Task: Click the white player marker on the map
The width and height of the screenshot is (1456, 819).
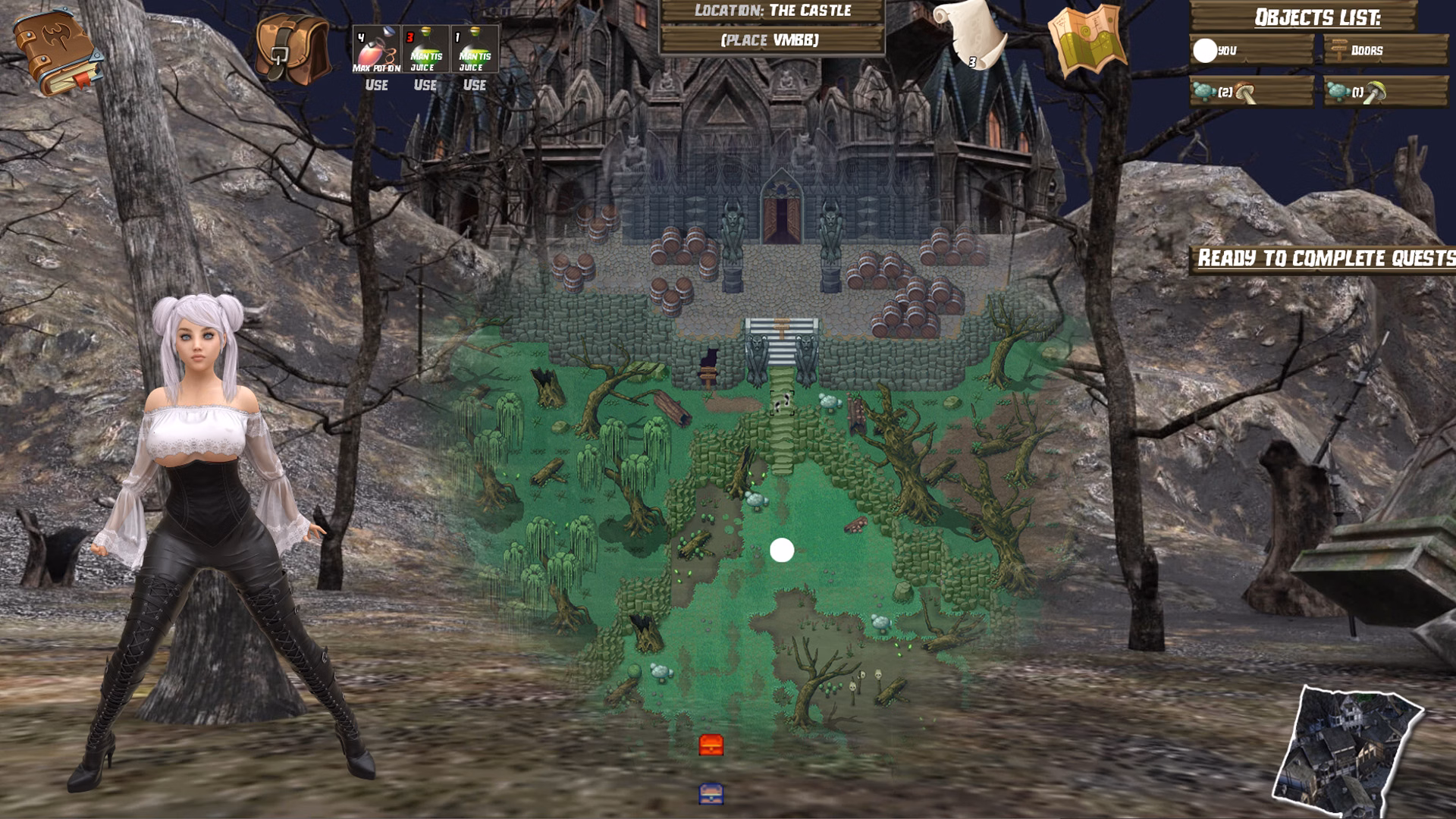Action: pos(783,548)
